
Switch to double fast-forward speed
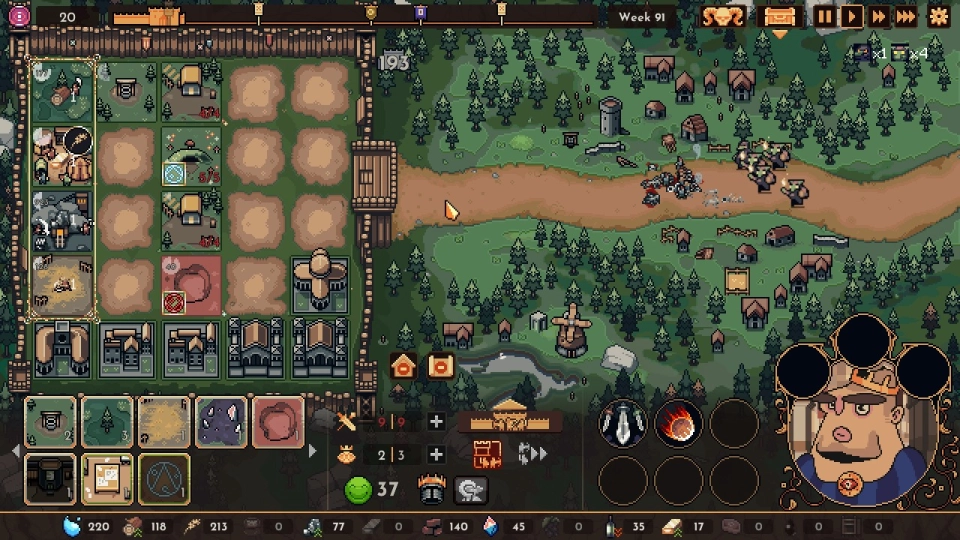[878, 16]
